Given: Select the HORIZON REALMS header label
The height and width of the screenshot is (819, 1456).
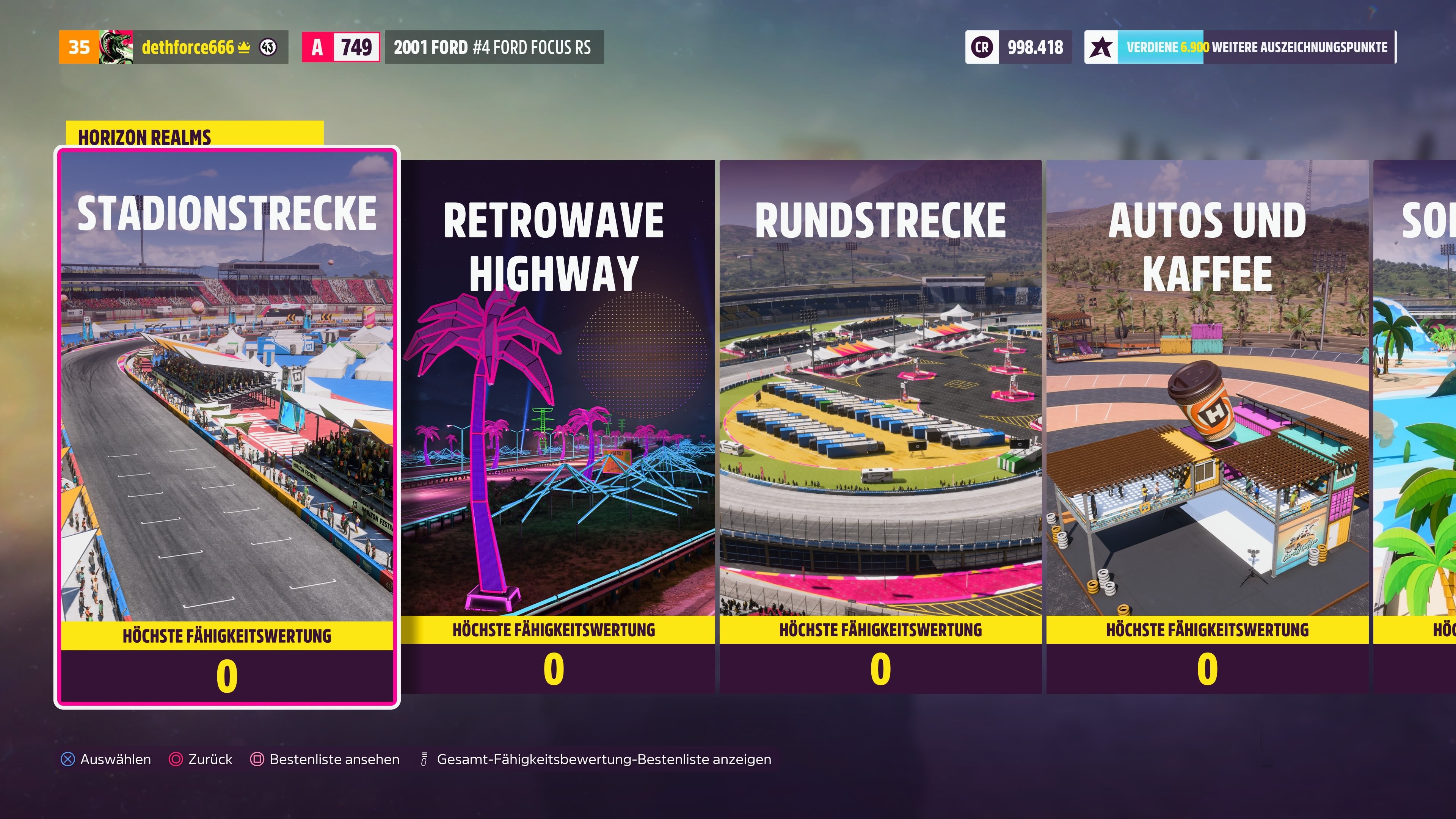Looking at the screenshot, I should click(144, 136).
